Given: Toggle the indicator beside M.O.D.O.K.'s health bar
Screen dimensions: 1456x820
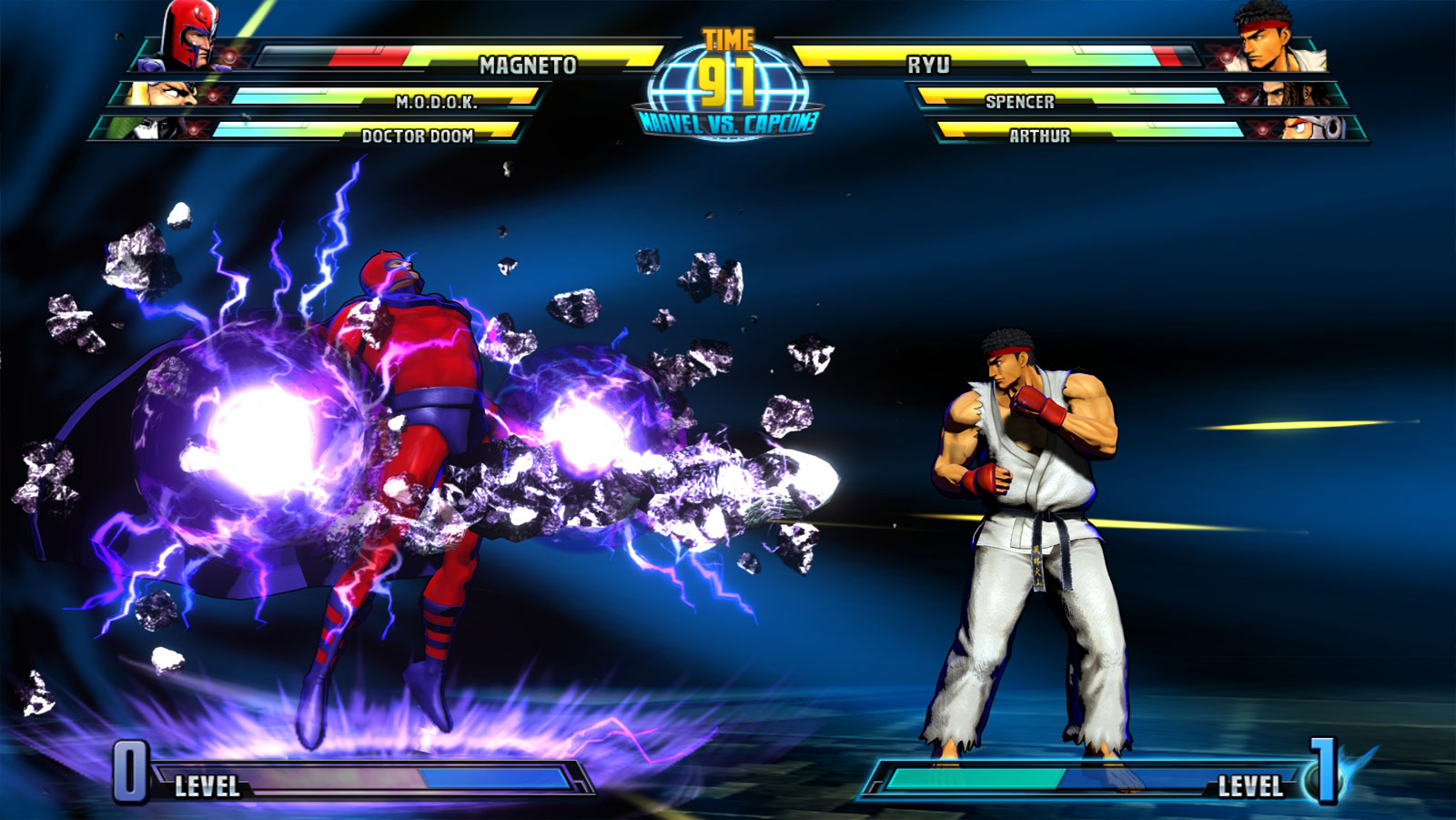Looking at the screenshot, I should 211,96.
